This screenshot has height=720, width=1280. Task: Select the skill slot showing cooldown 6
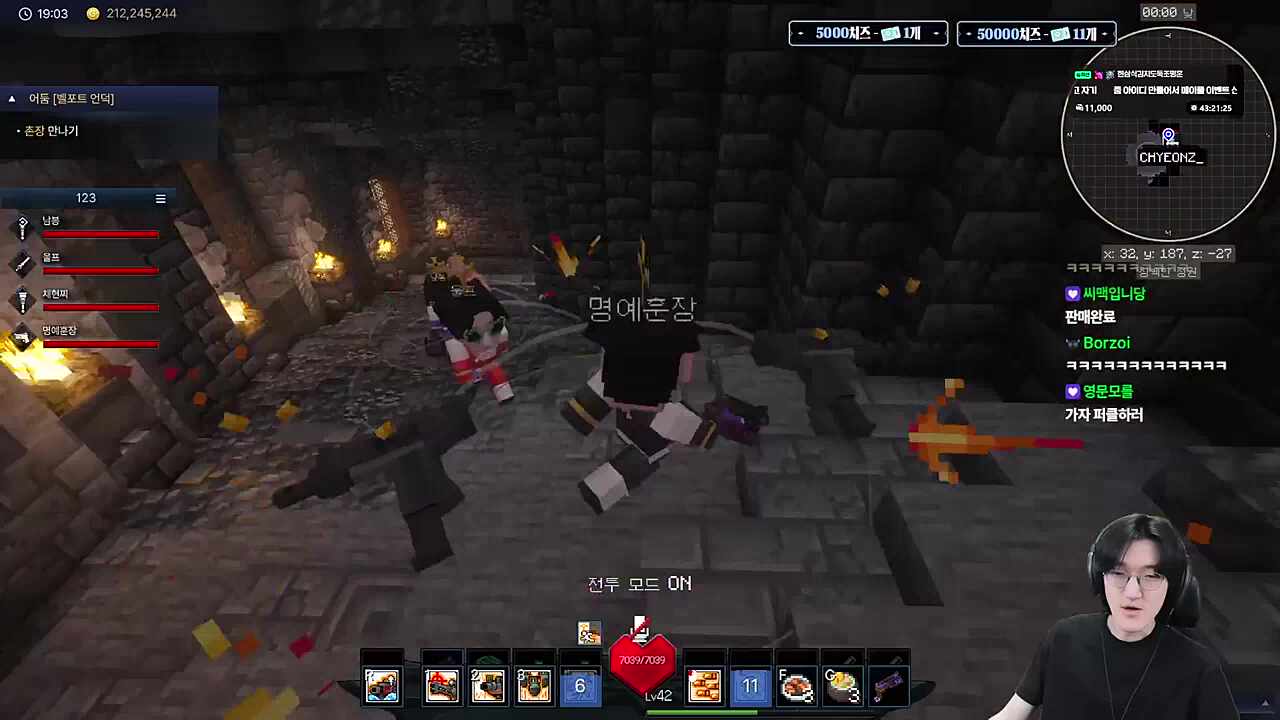coord(579,686)
